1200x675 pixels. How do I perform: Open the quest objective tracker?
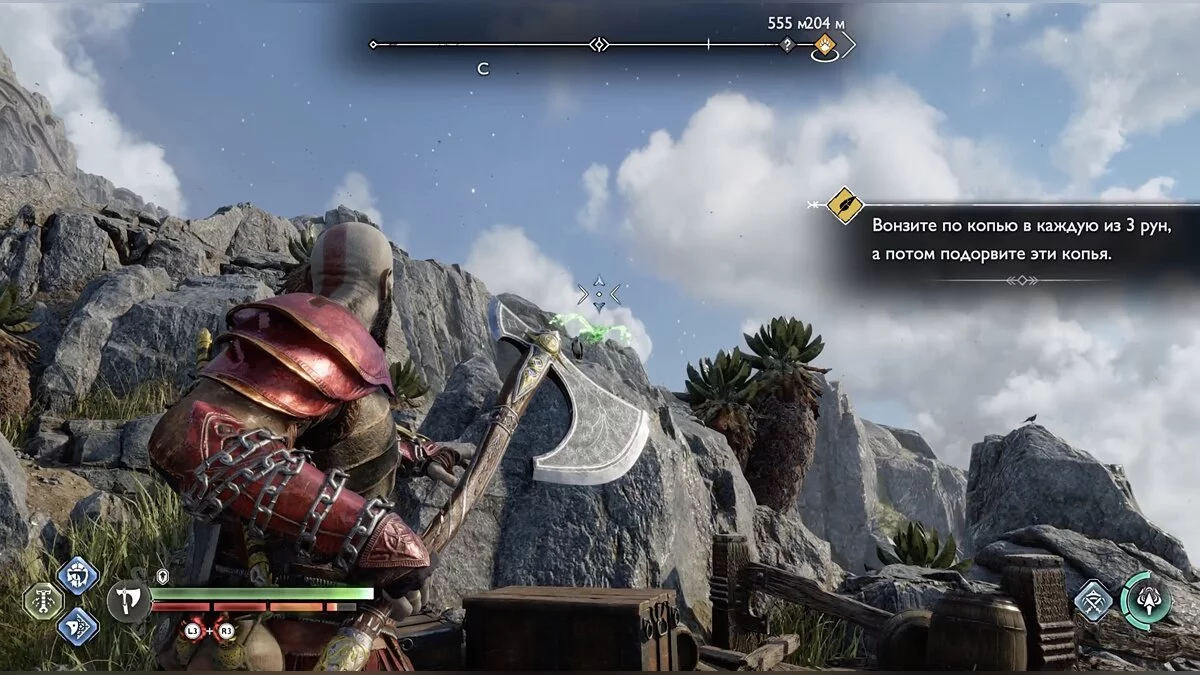pyautogui.click(x=845, y=205)
